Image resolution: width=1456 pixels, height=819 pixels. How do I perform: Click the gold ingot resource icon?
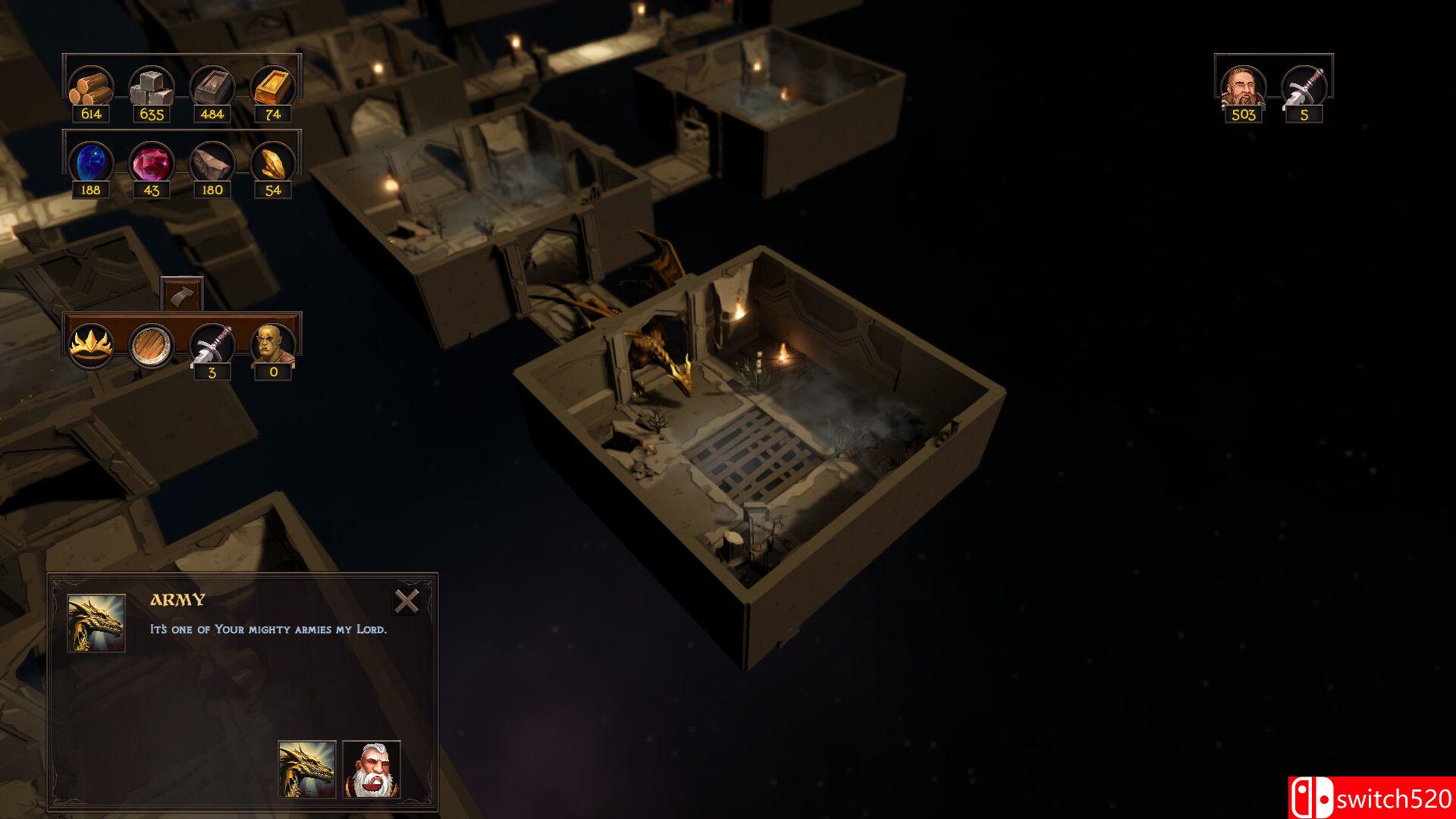(273, 87)
